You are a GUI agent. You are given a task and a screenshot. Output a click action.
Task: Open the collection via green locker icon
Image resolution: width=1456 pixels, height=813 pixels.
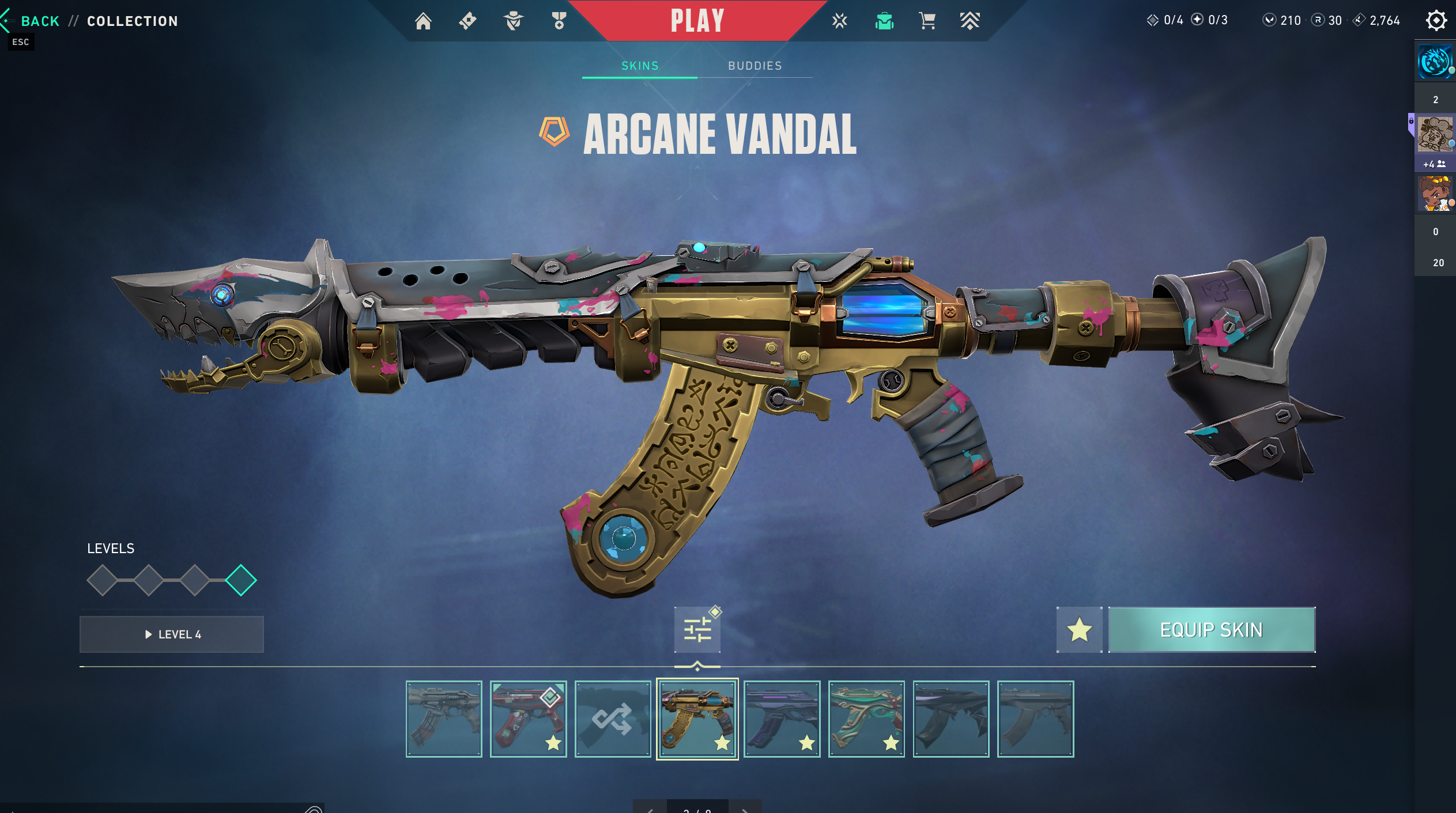(x=884, y=21)
